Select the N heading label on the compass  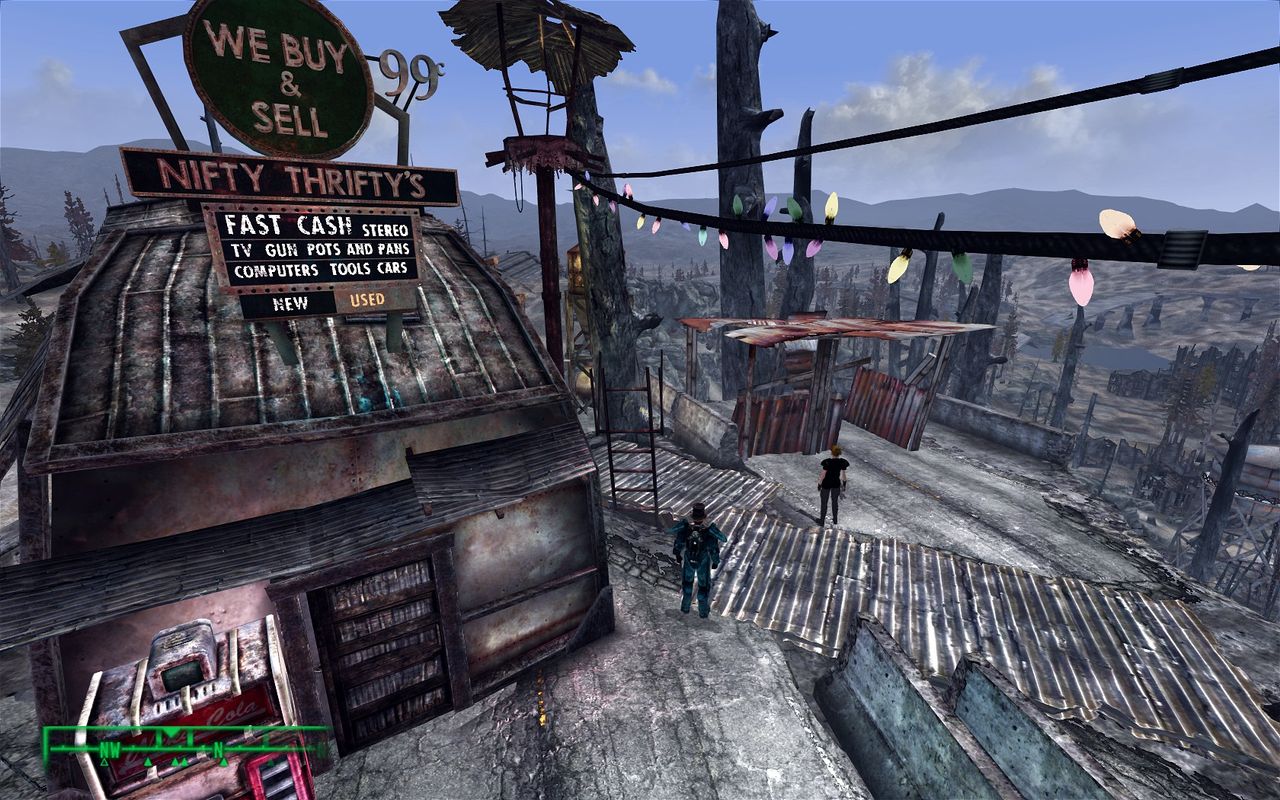tap(219, 750)
